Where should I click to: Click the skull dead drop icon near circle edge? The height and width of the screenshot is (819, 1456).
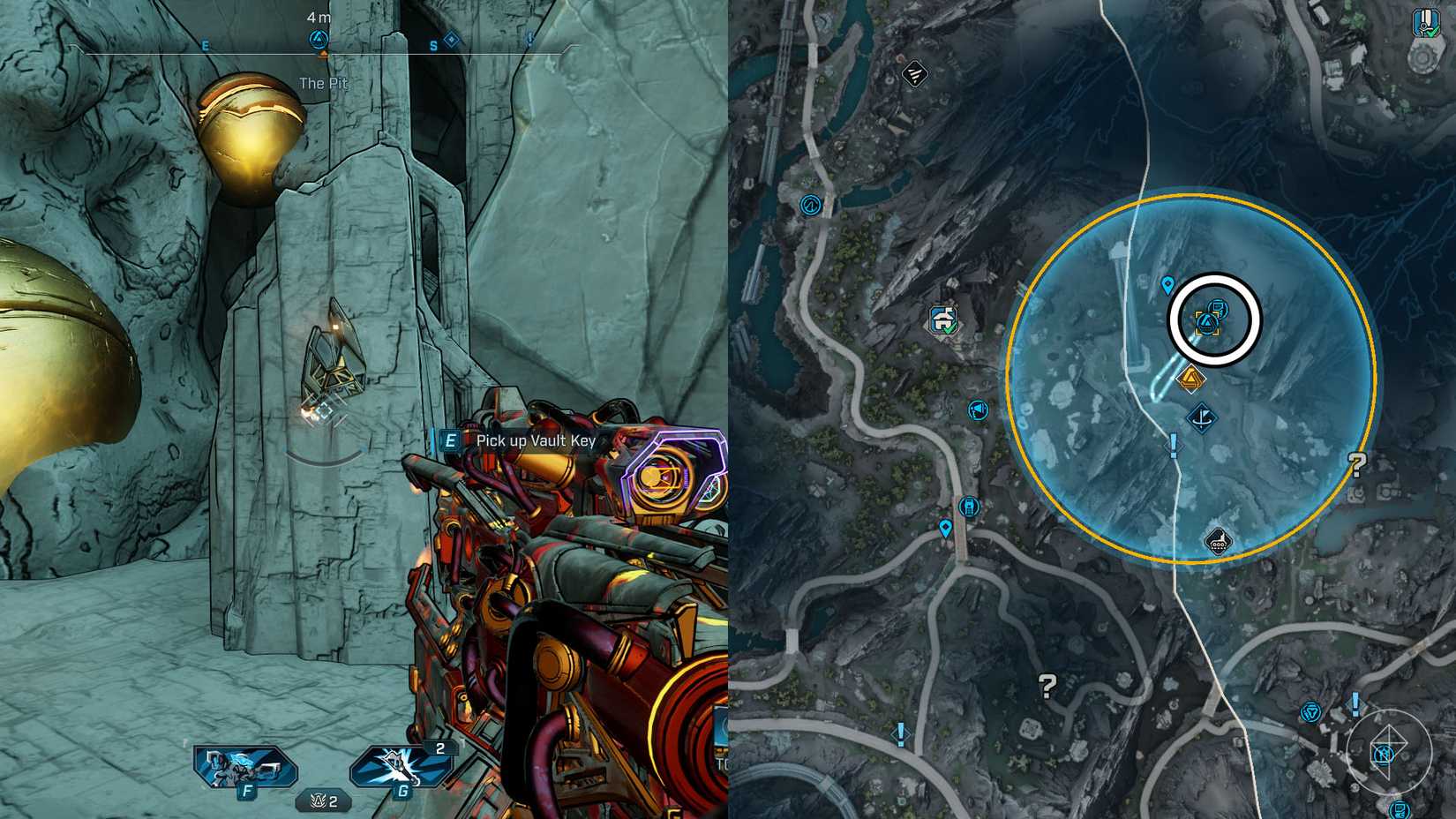[1220, 542]
